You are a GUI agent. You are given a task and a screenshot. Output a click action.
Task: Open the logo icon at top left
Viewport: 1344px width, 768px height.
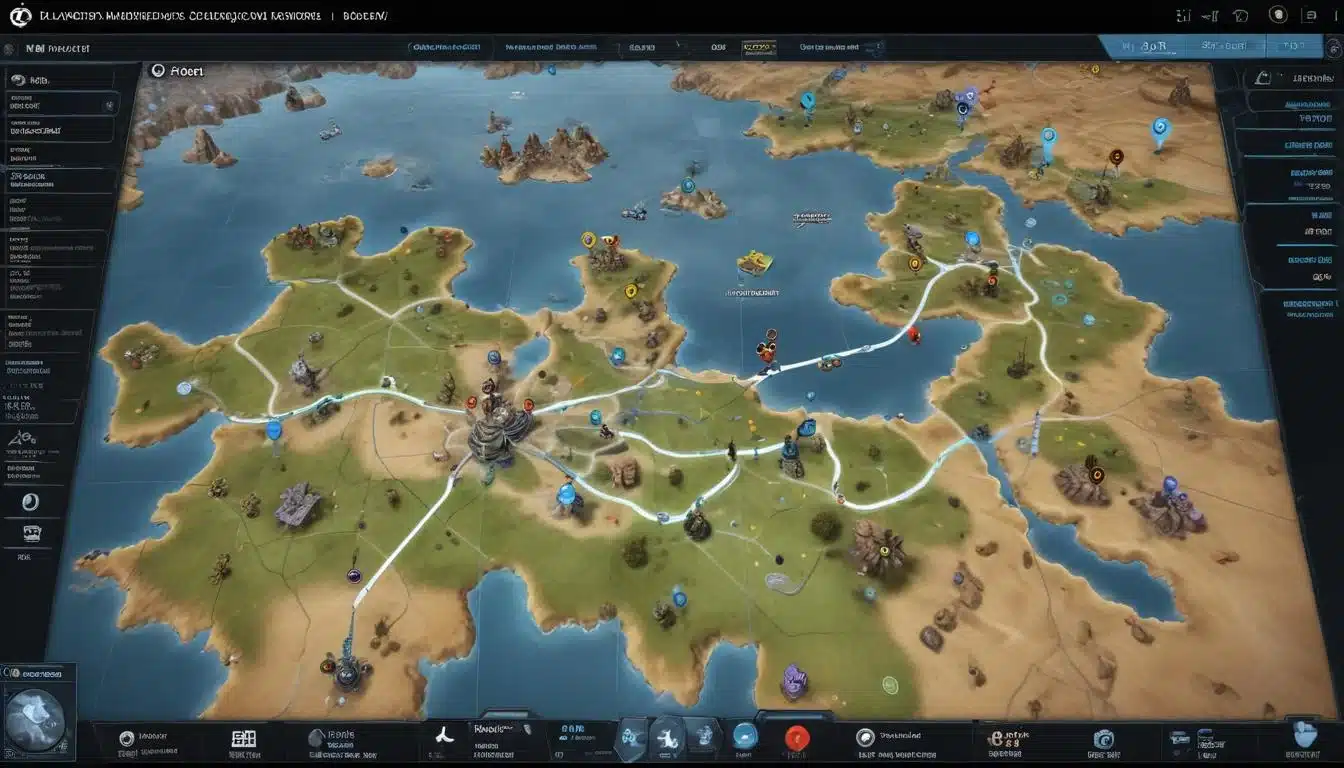click(x=21, y=16)
